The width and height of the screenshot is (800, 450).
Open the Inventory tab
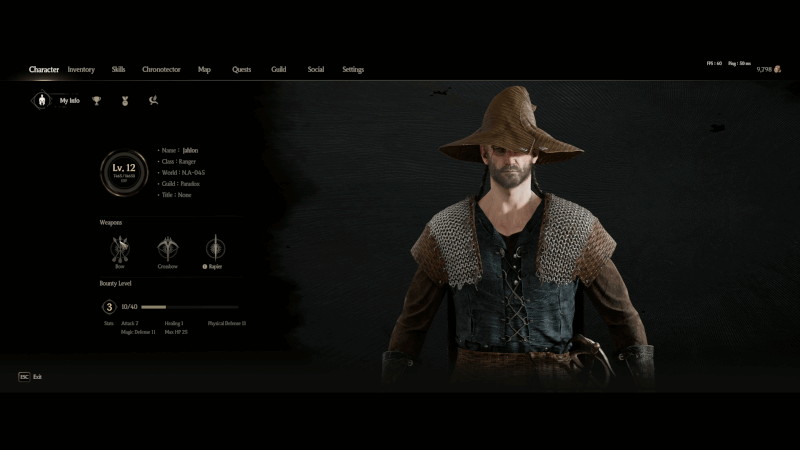point(81,70)
